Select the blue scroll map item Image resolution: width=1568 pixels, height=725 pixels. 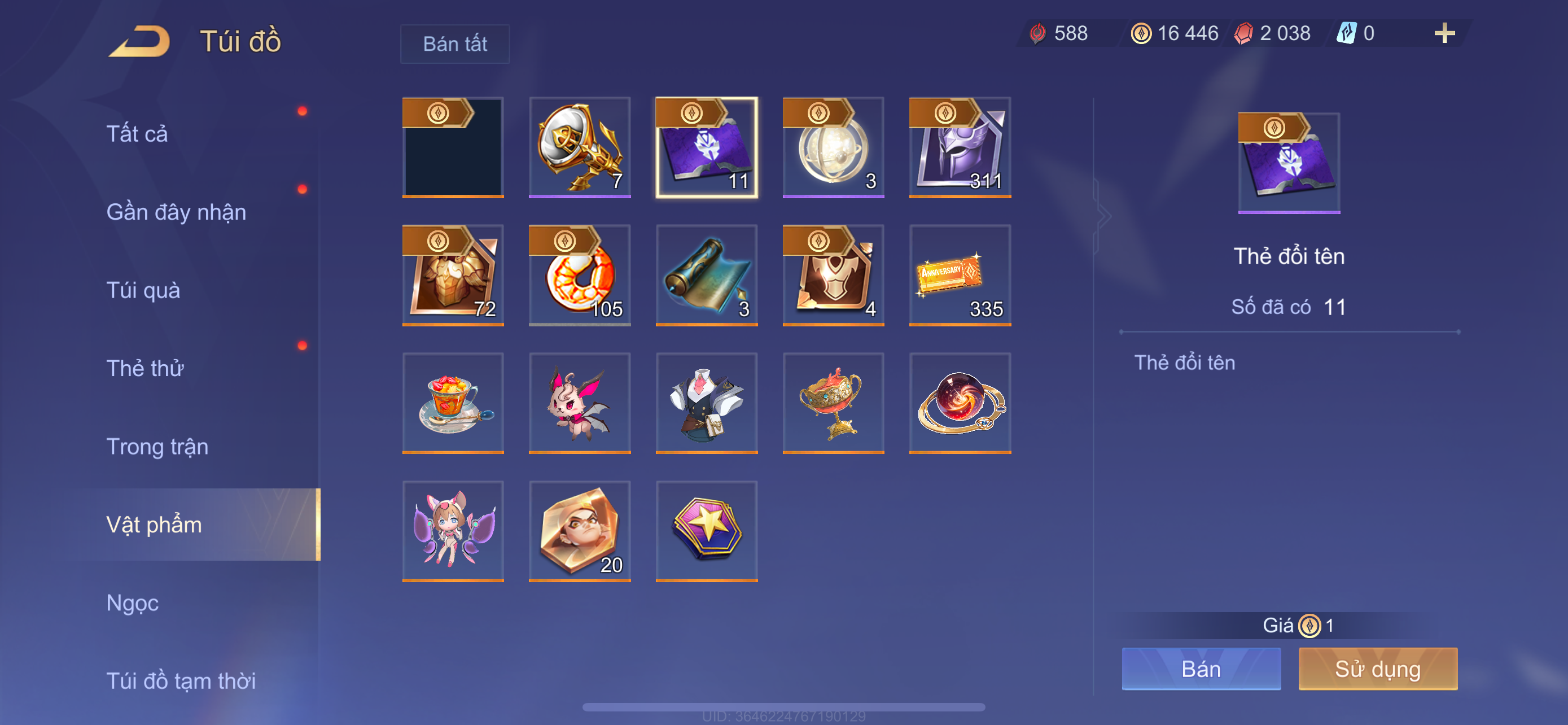(x=706, y=275)
